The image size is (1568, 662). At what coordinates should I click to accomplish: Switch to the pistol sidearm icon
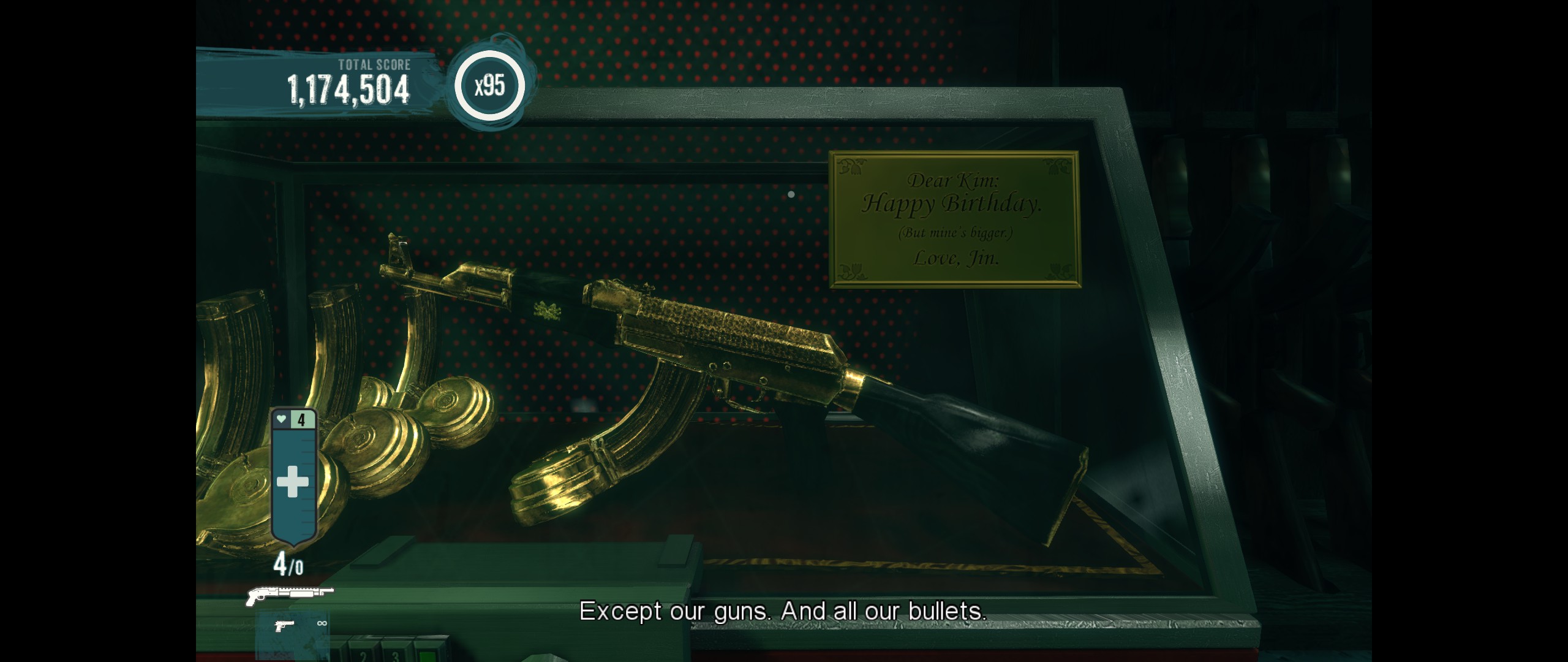(284, 626)
